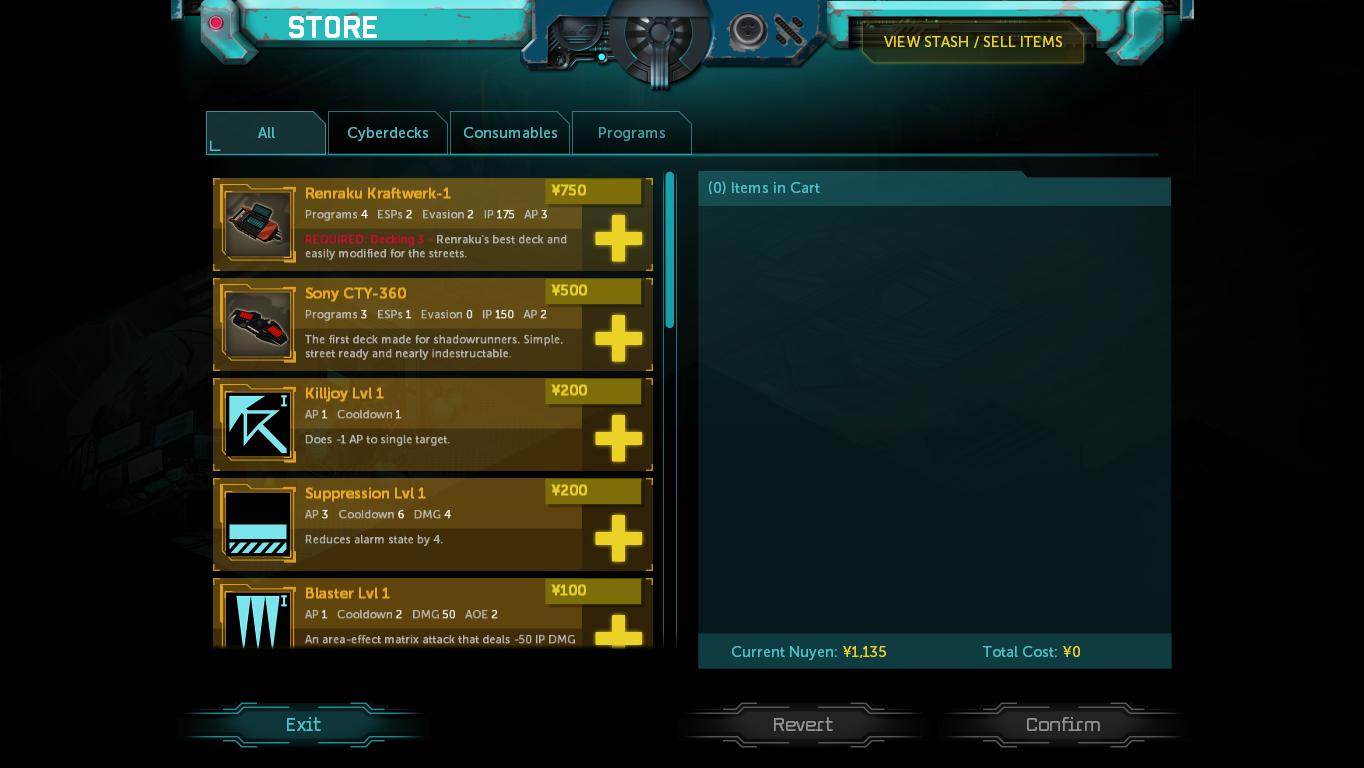This screenshot has height=768, width=1364.
Task: Exit the store
Action: 303,725
